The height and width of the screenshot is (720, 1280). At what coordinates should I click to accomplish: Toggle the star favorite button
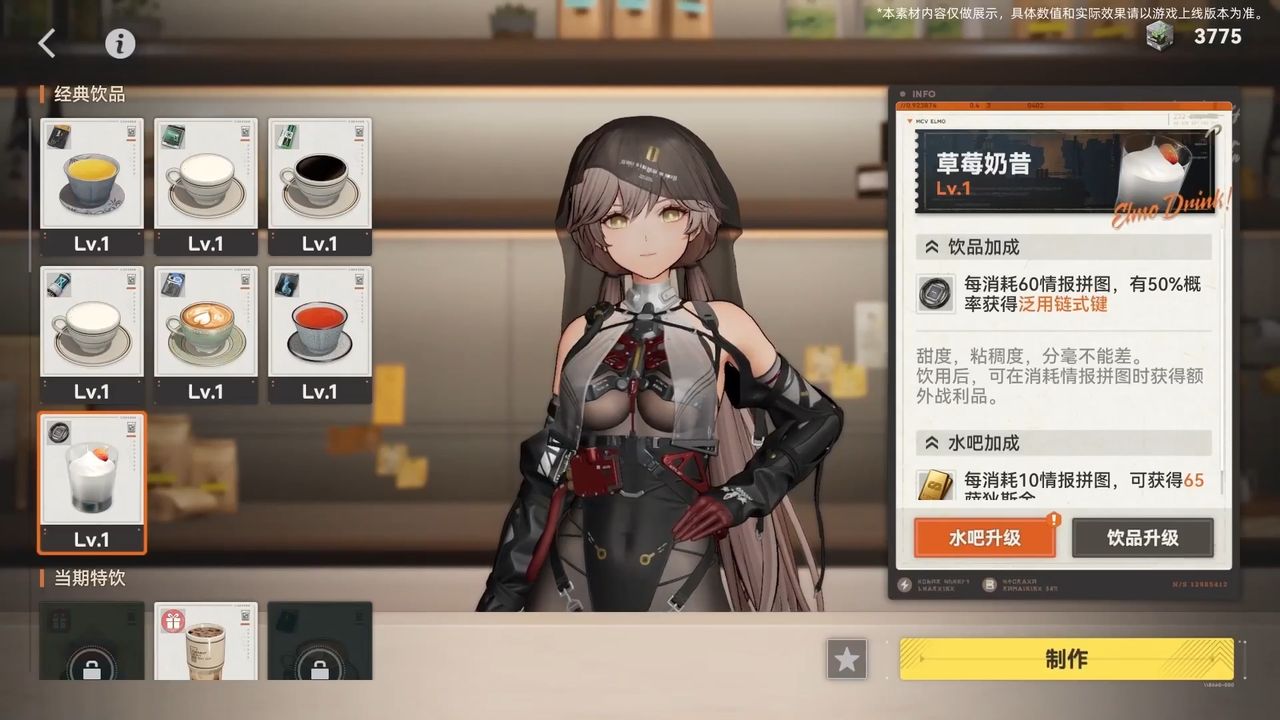point(847,660)
